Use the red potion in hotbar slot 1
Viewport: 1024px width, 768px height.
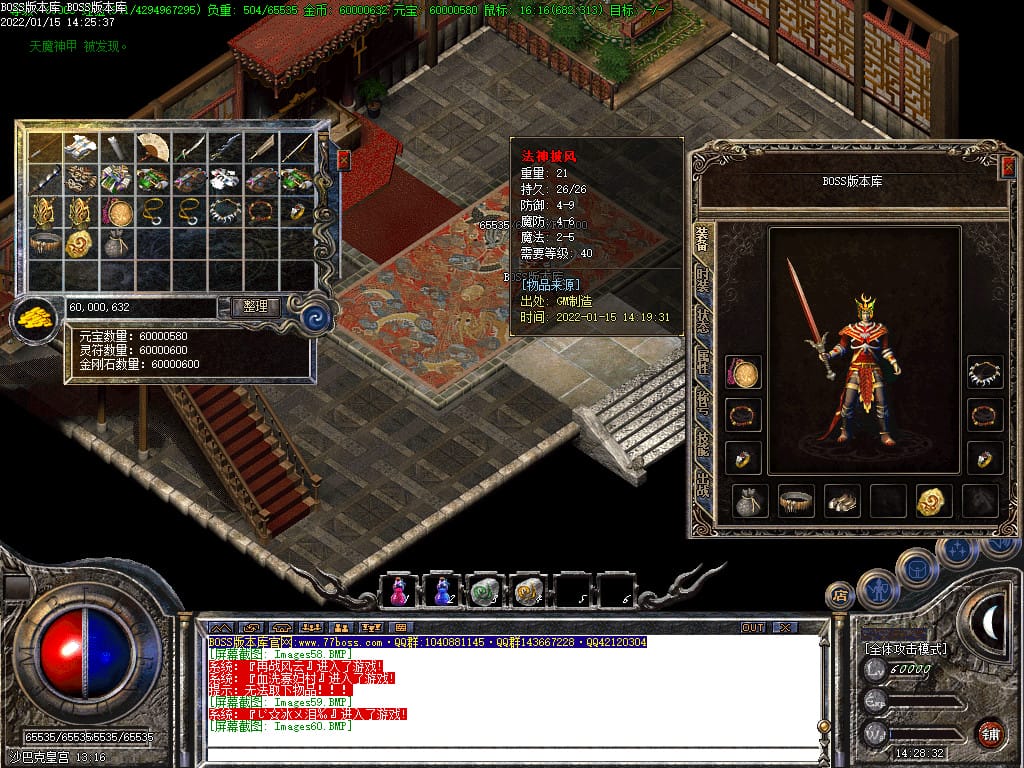point(399,591)
